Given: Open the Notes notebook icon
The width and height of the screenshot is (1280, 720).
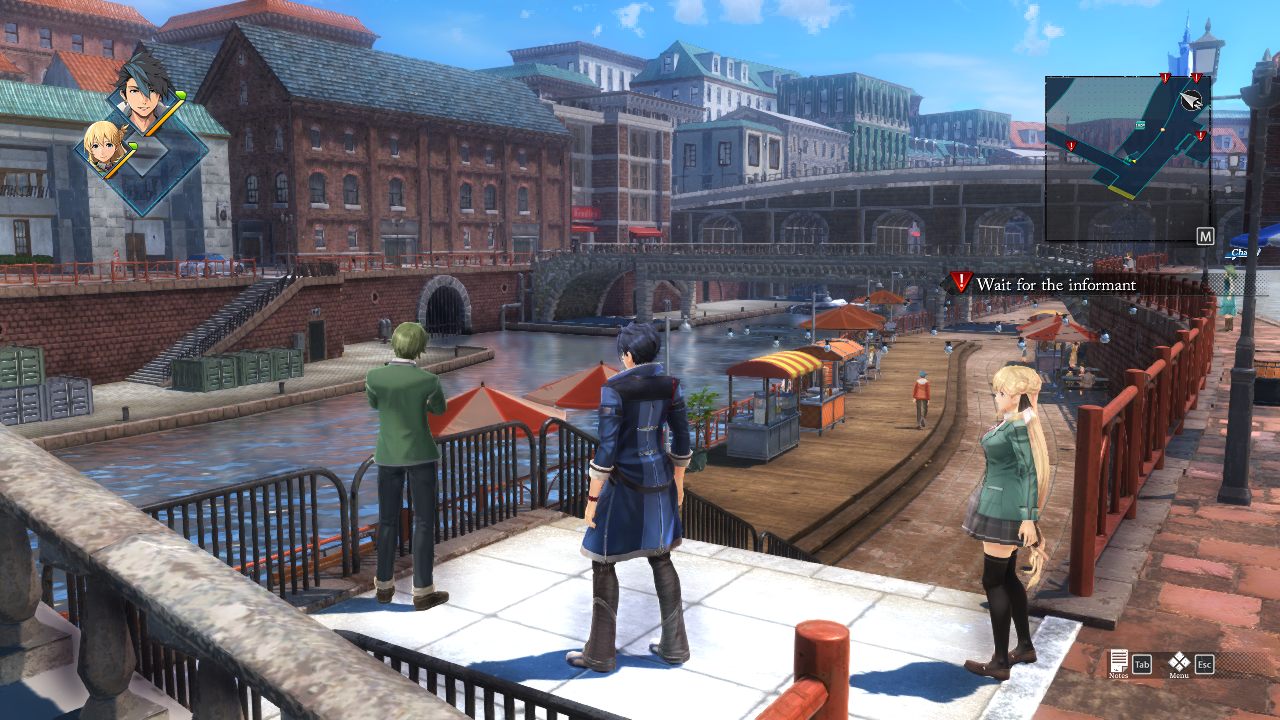Looking at the screenshot, I should point(1119,661).
